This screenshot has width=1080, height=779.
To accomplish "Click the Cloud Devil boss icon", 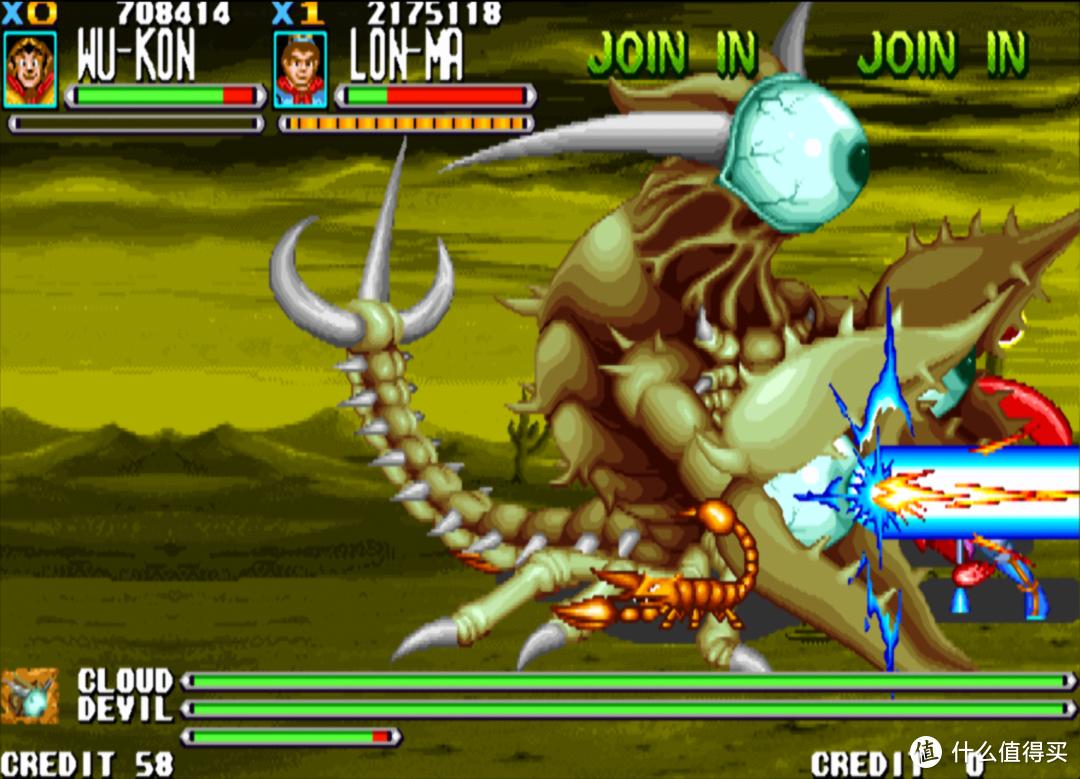I will pos(31,696).
